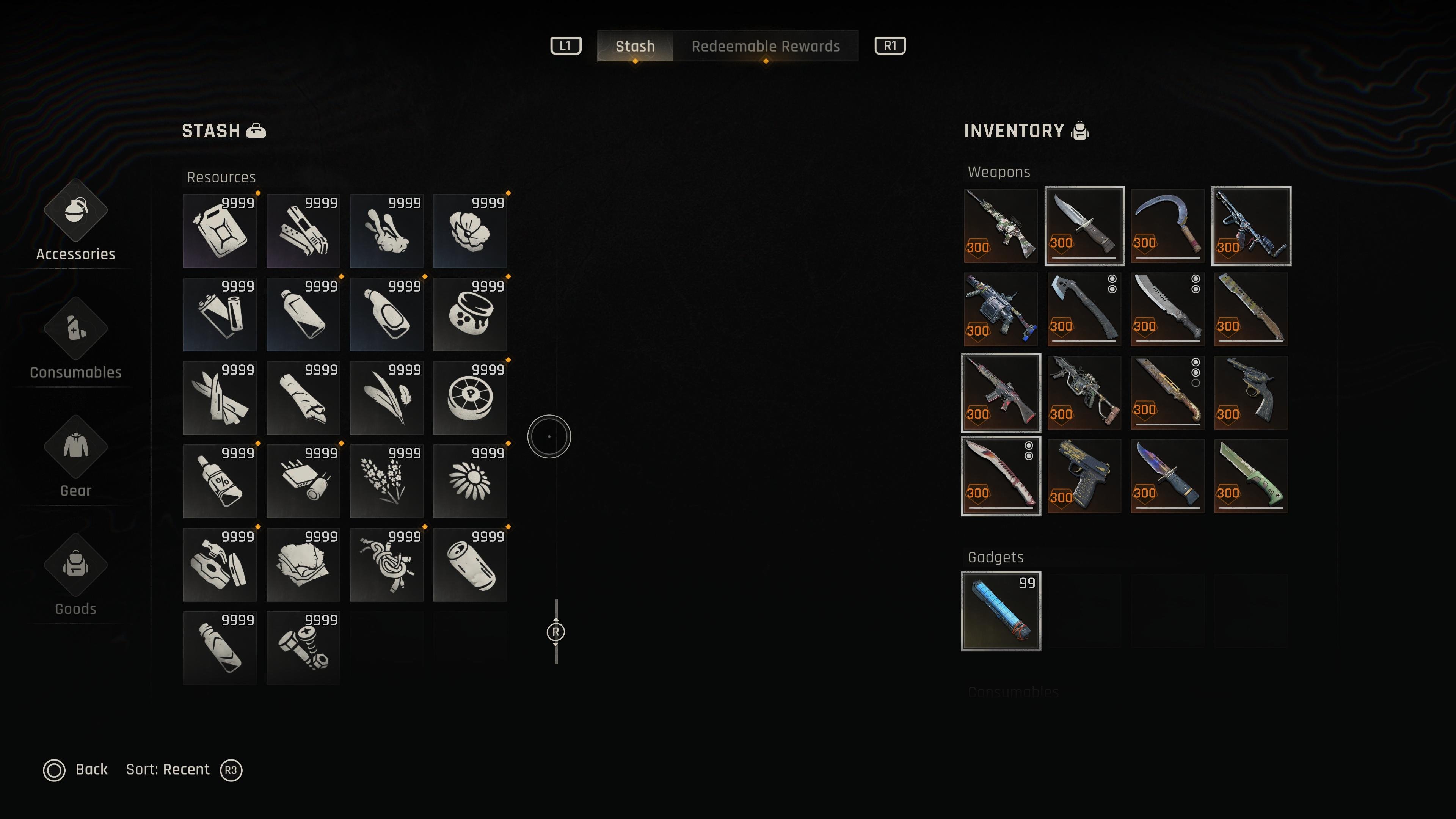The width and height of the screenshot is (1456, 819).
Task: Select the blue pipe bomb gadget
Action: [1001, 611]
